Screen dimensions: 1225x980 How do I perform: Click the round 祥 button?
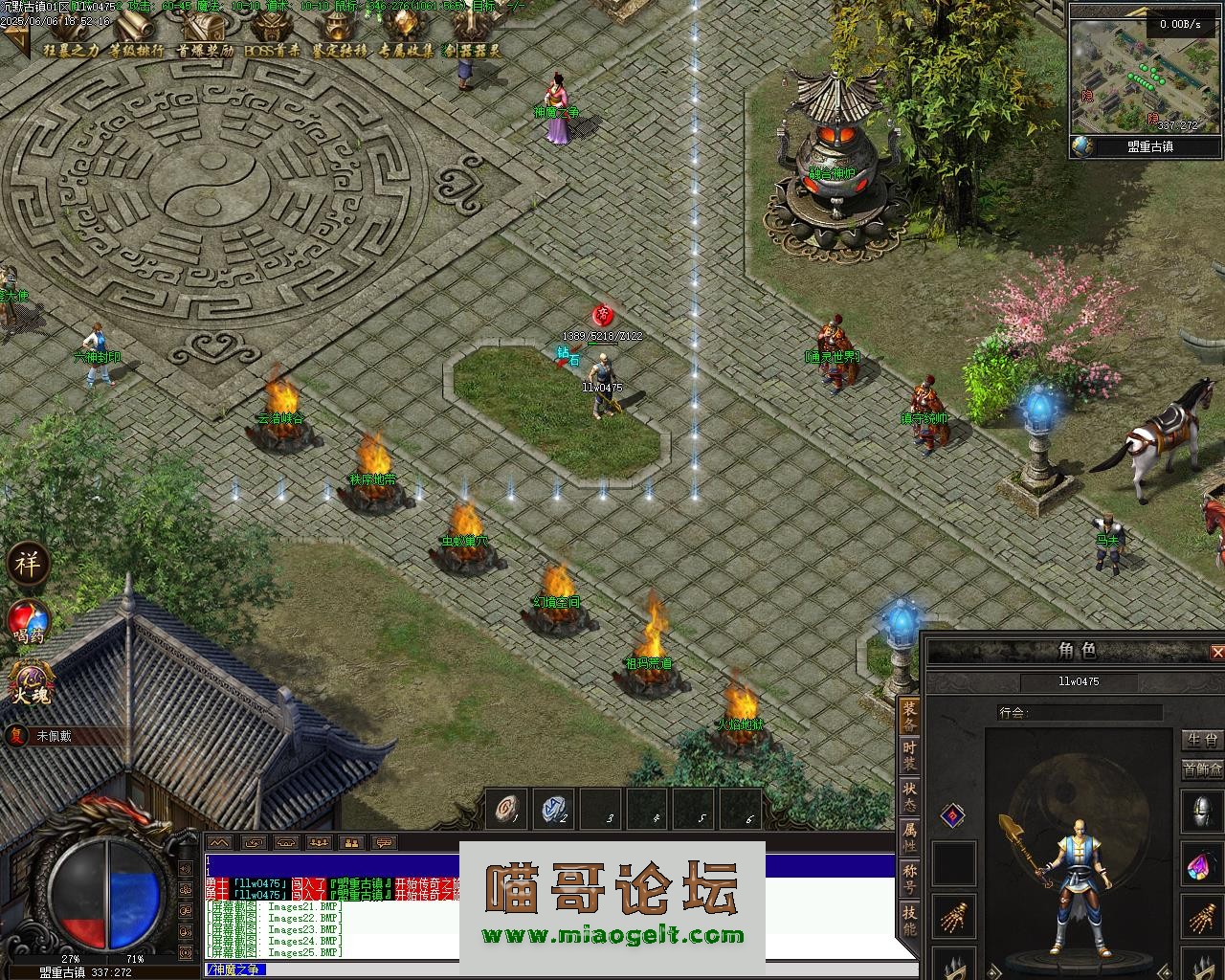[x=28, y=564]
